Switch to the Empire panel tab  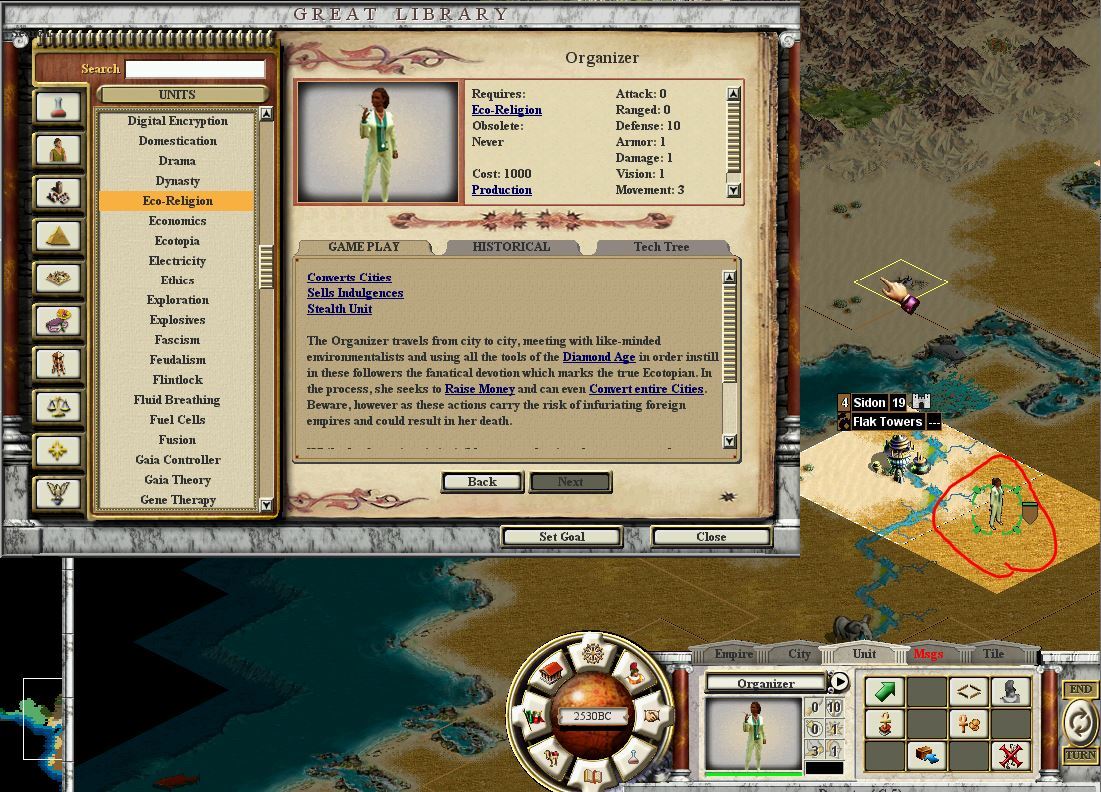click(x=733, y=654)
